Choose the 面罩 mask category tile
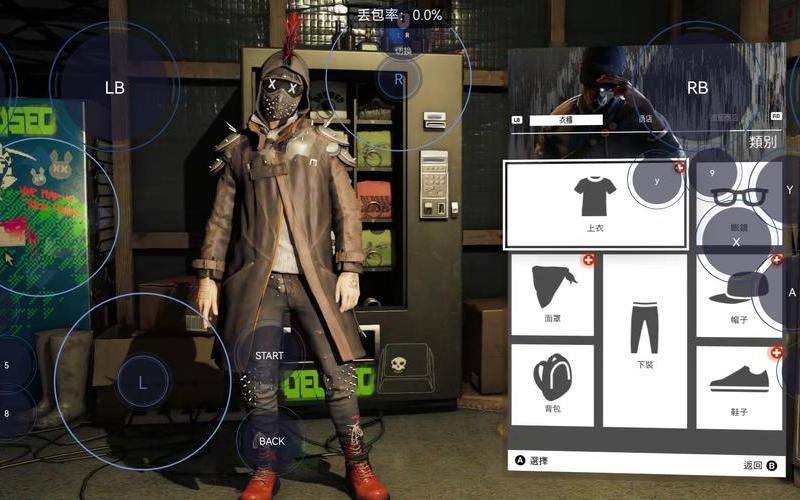Image resolution: width=800 pixels, height=500 pixels. coord(552,295)
